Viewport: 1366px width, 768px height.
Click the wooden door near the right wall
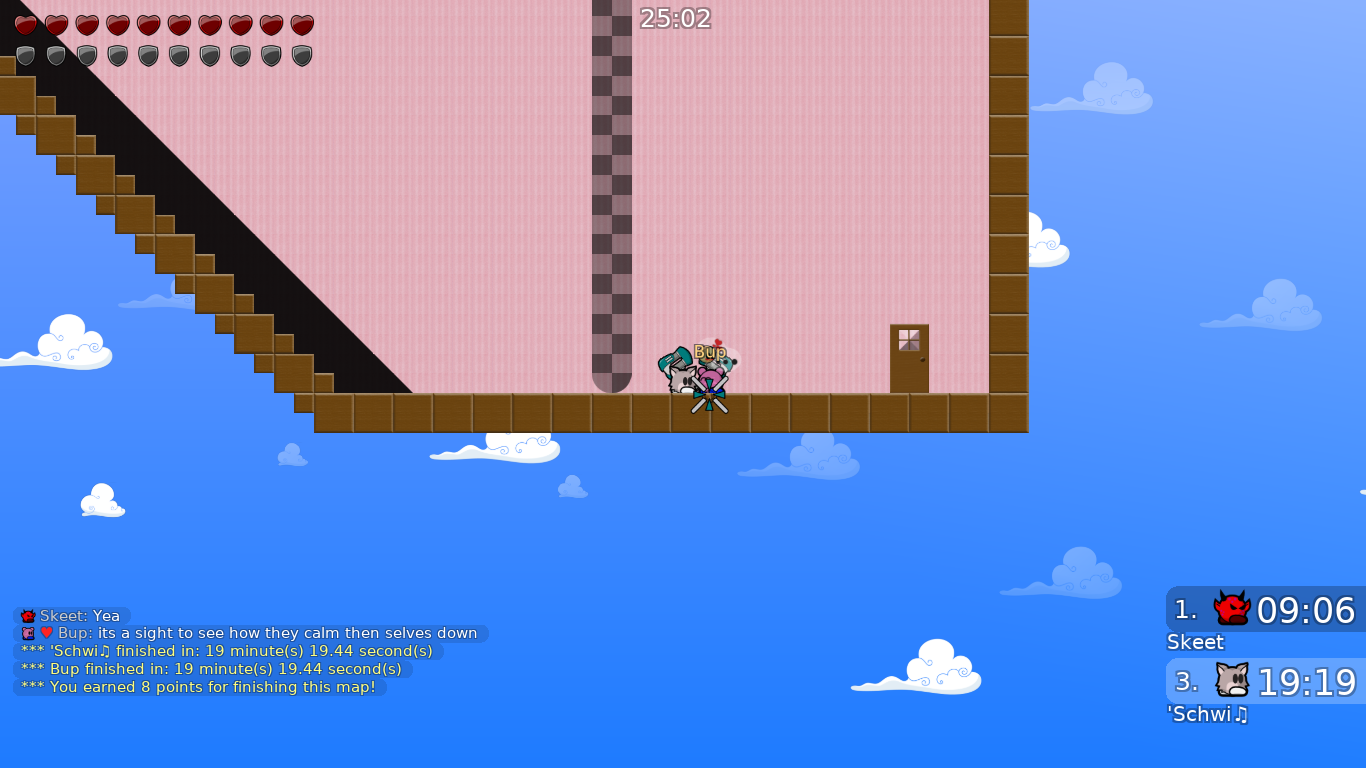pyautogui.click(x=908, y=358)
